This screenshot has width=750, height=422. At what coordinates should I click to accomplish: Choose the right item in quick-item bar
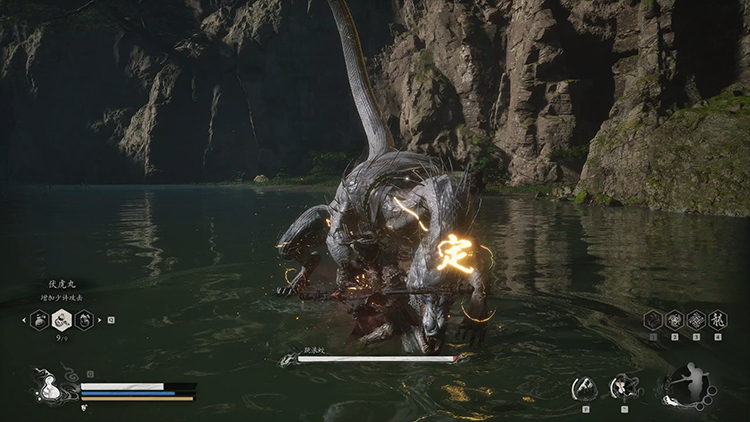tap(85, 320)
